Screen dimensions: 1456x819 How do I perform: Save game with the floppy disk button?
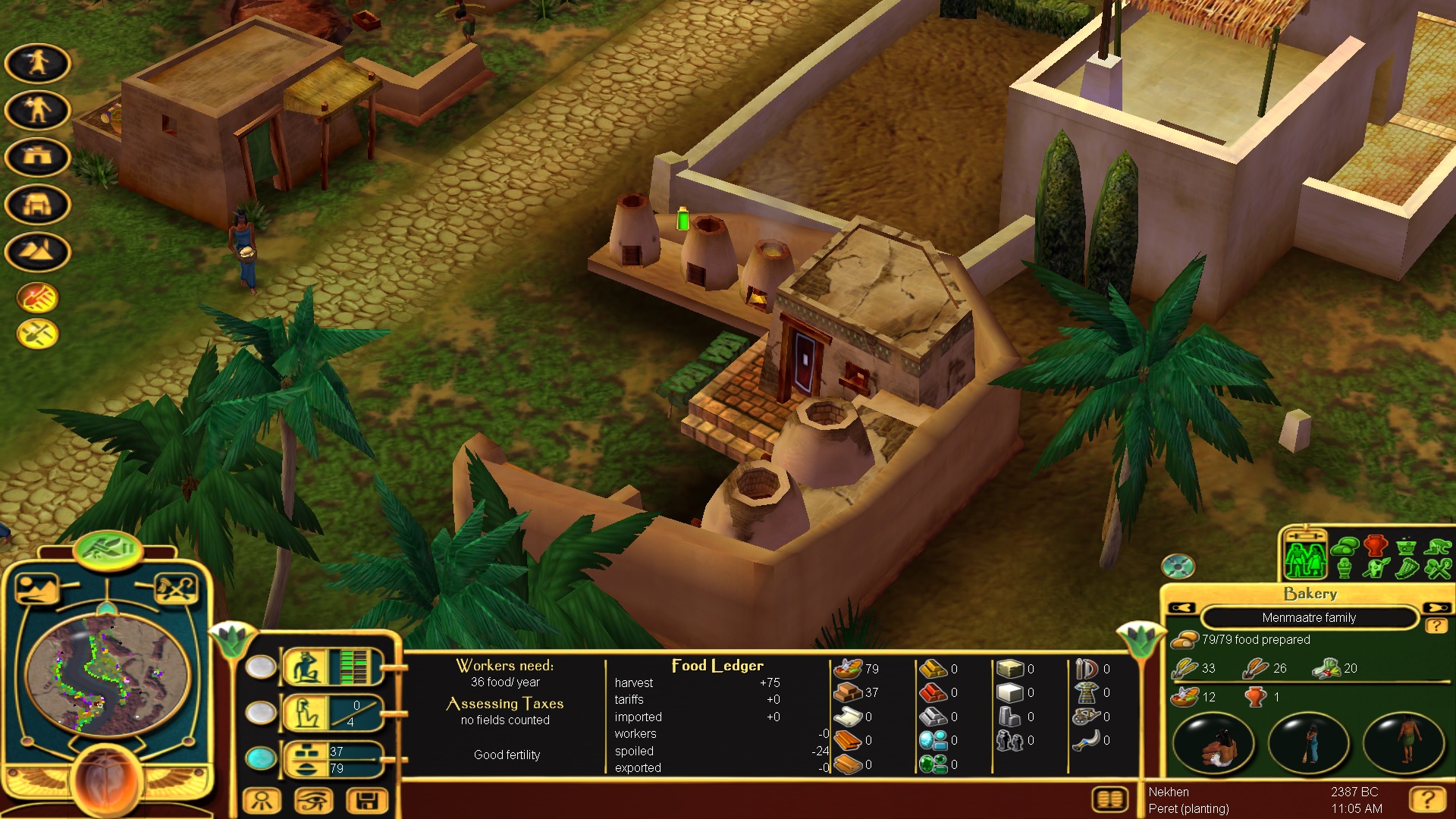click(x=367, y=801)
